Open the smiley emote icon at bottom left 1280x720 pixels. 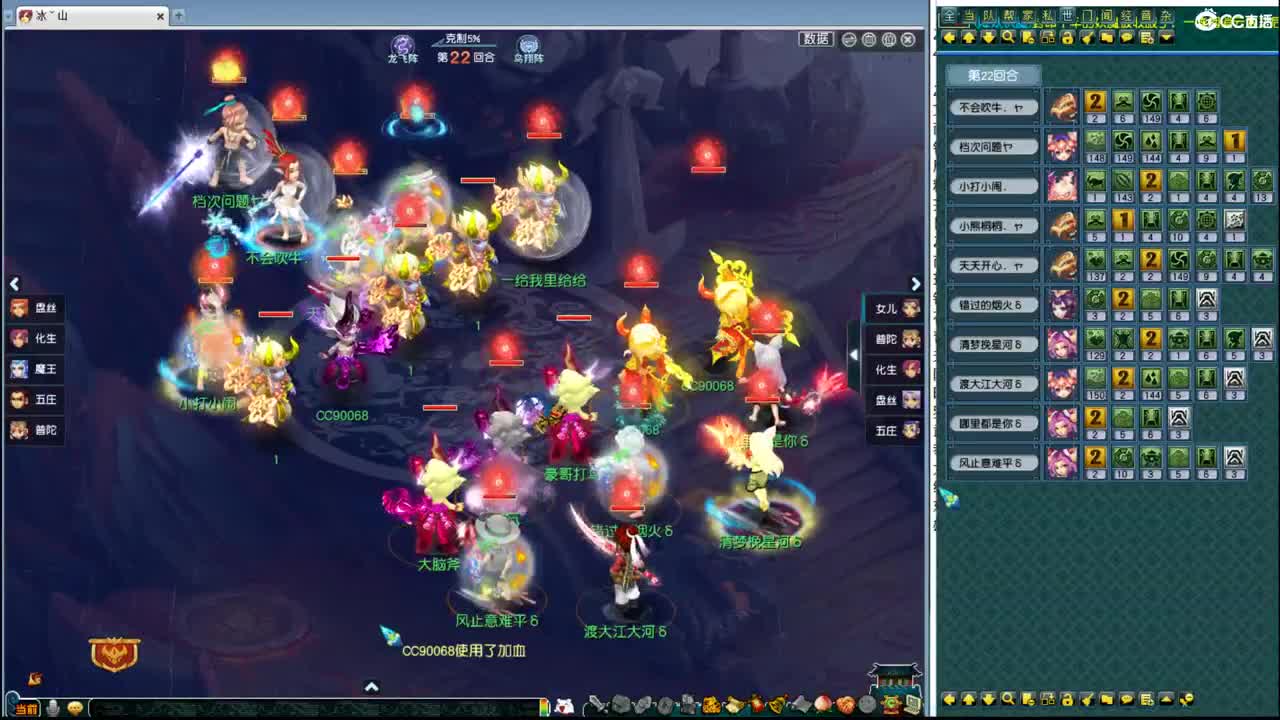pyautogui.click(x=75, y=708)
